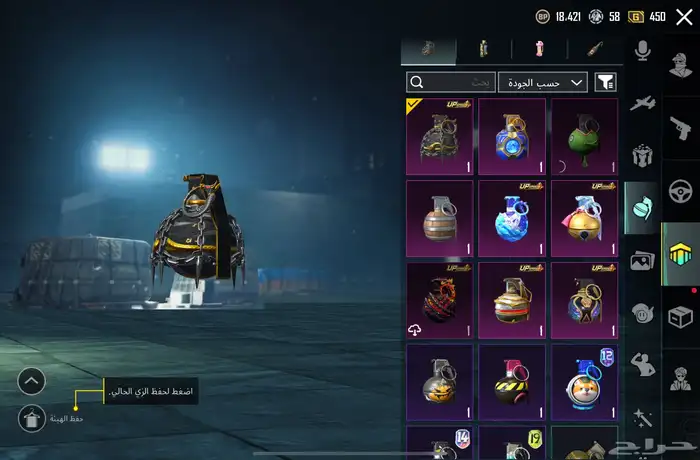Switch to the frag grenade skins tab

tap(428, 50)
